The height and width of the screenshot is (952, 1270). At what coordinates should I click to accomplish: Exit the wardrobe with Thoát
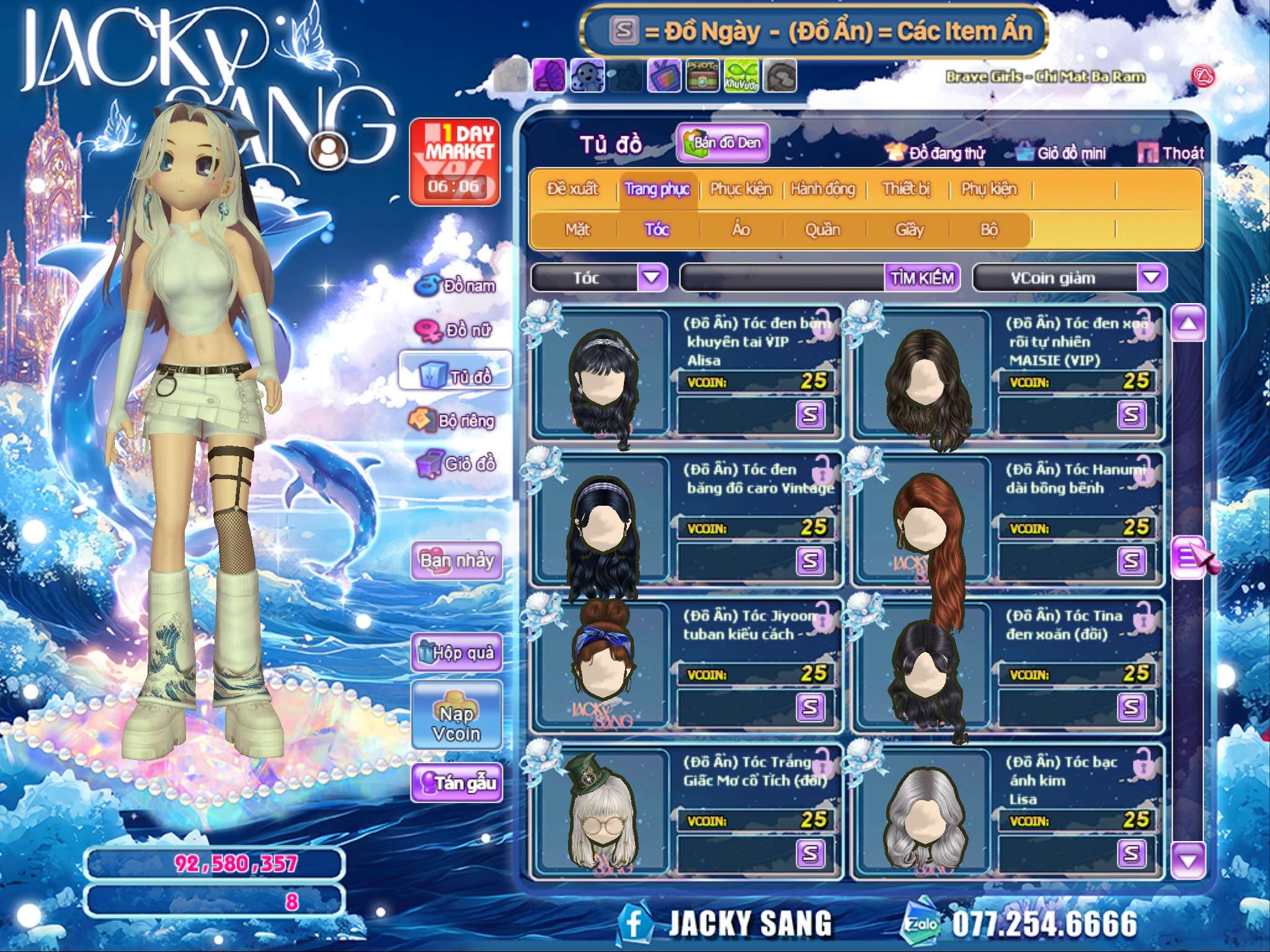point(1171,153)
